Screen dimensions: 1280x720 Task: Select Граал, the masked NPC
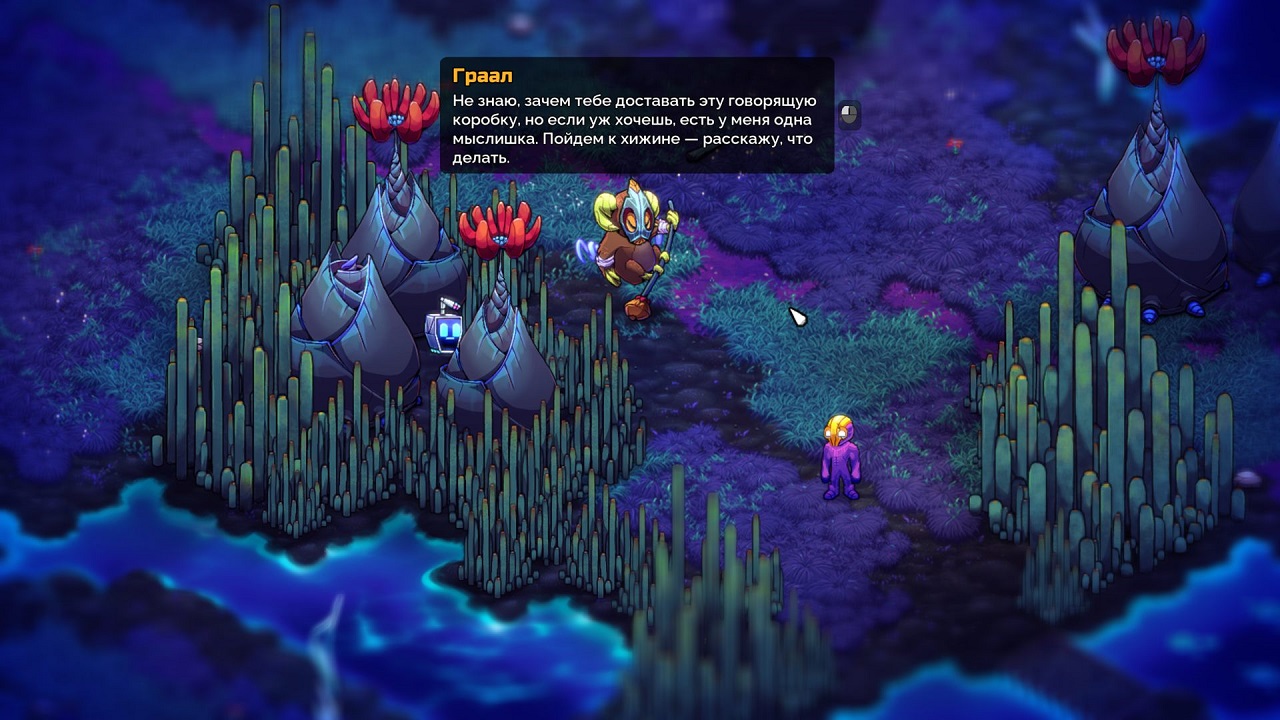click(x=635, y=245)
